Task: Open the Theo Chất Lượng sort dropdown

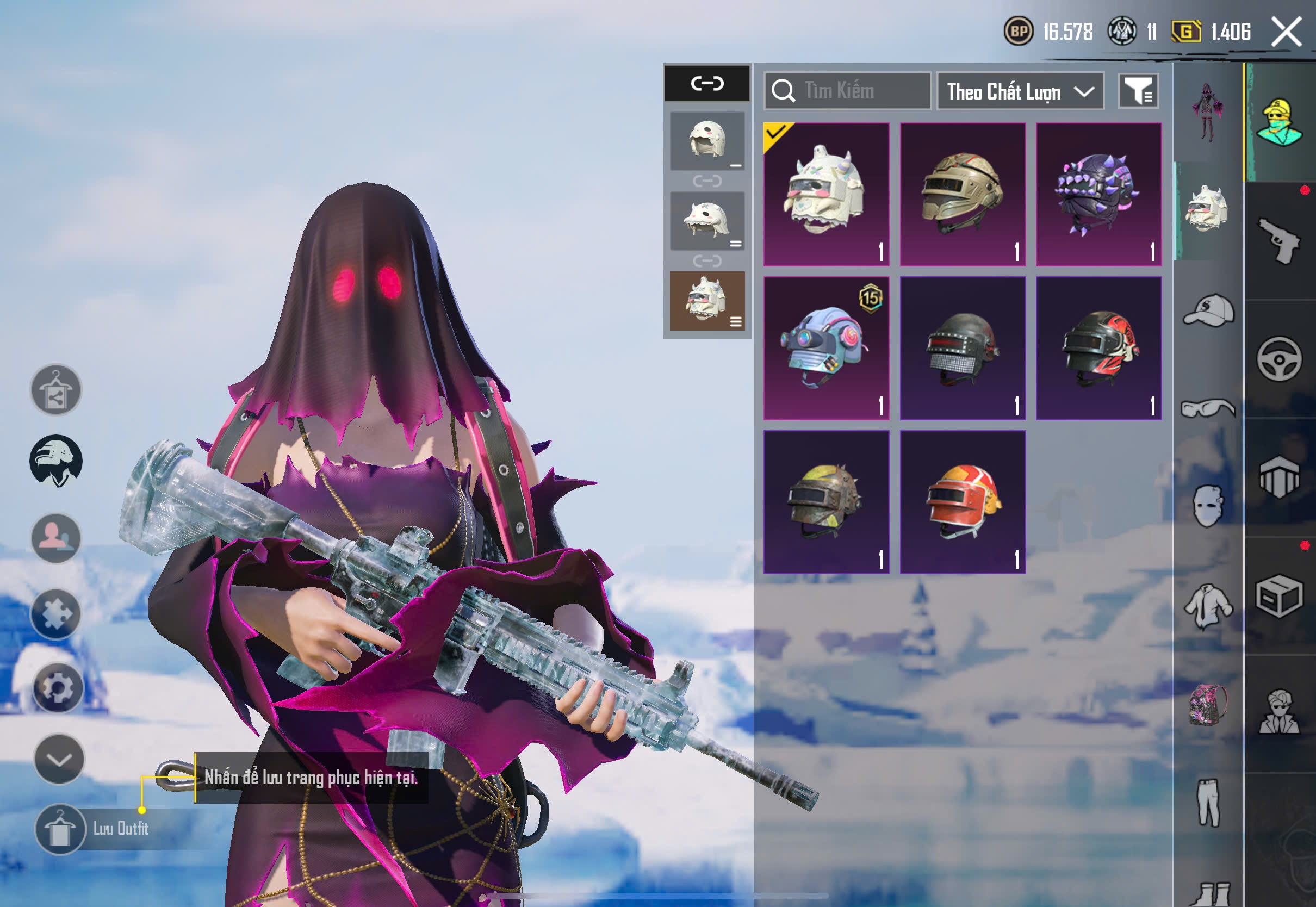Action: 1020,91
